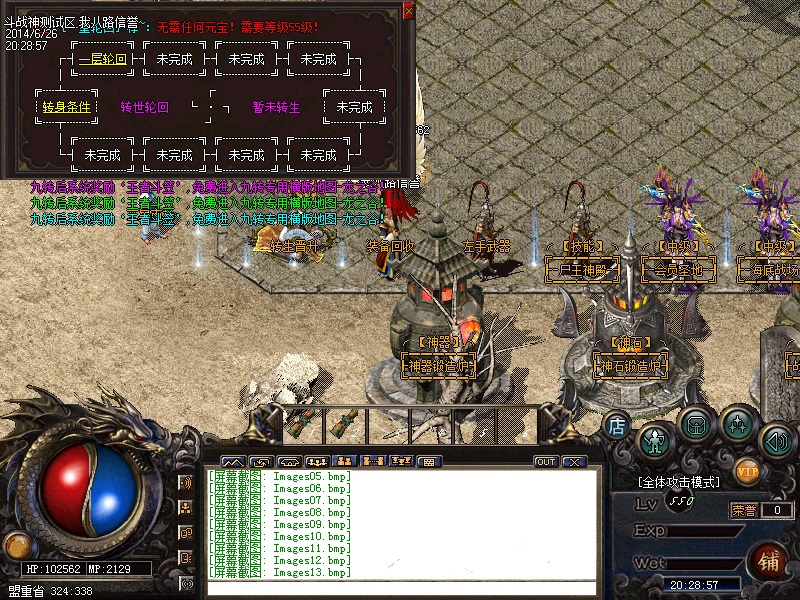
Task: Switch the 全体攻击模式 attack mode label
Action: [680, 482]
